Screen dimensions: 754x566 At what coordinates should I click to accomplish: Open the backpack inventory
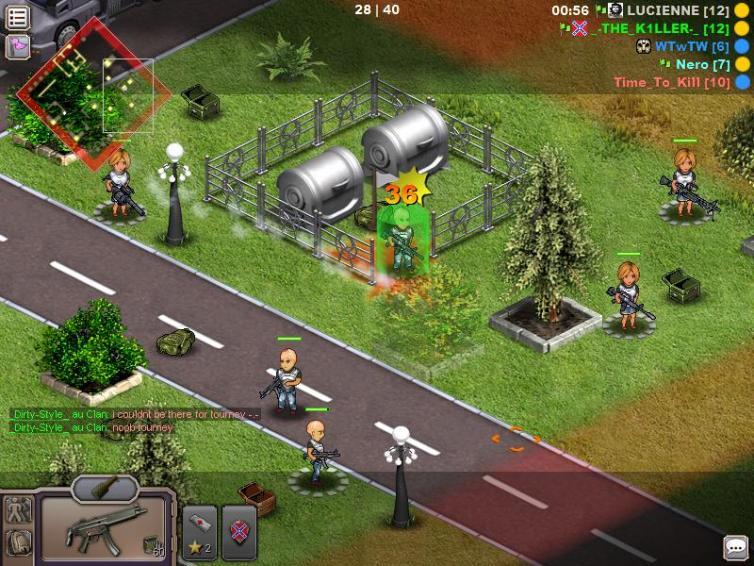pos(19,542)
